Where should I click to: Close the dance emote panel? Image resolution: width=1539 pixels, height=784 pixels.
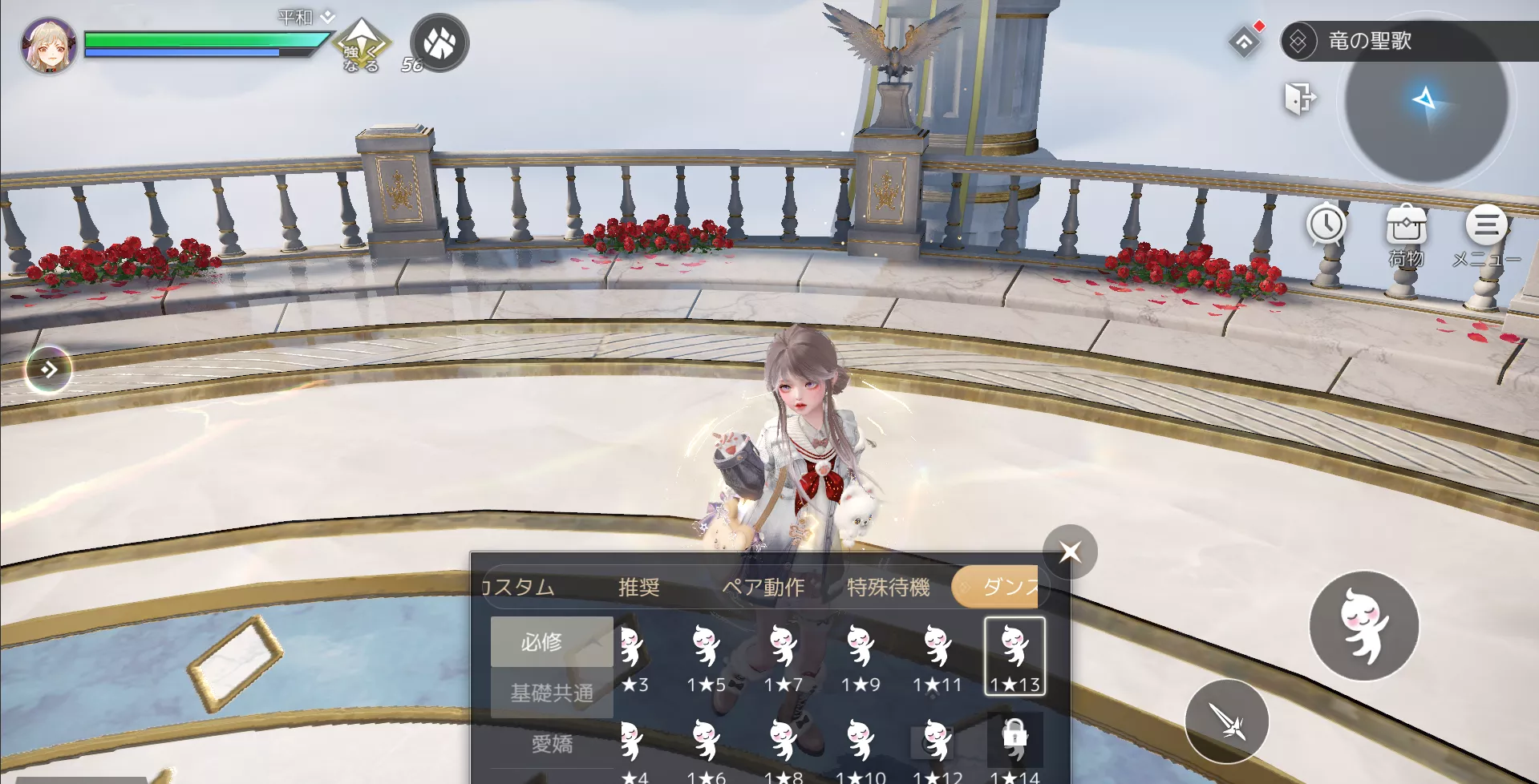click(1071, 552)
